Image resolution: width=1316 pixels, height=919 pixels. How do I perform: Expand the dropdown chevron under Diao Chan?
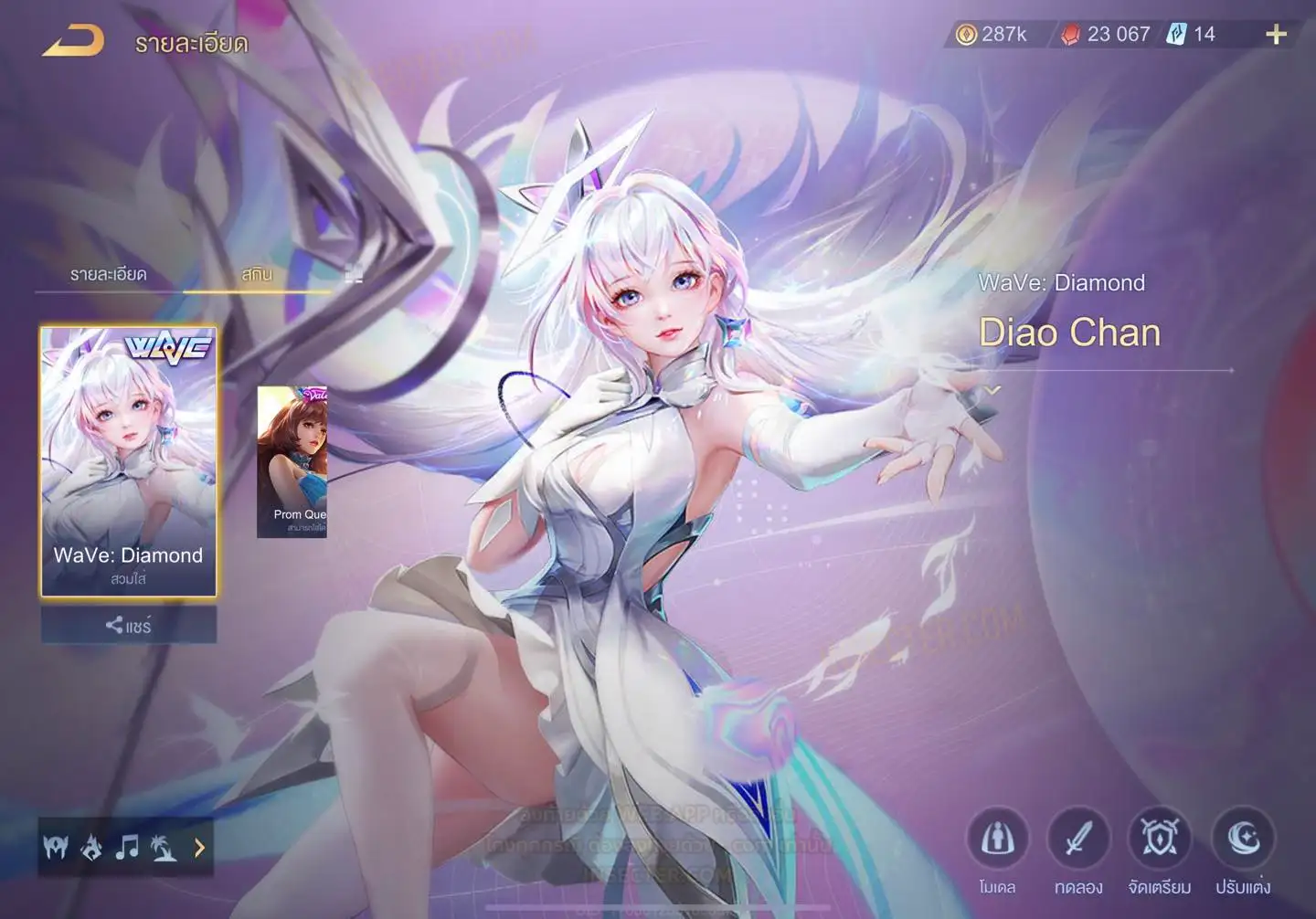click(x=993, y=391)
